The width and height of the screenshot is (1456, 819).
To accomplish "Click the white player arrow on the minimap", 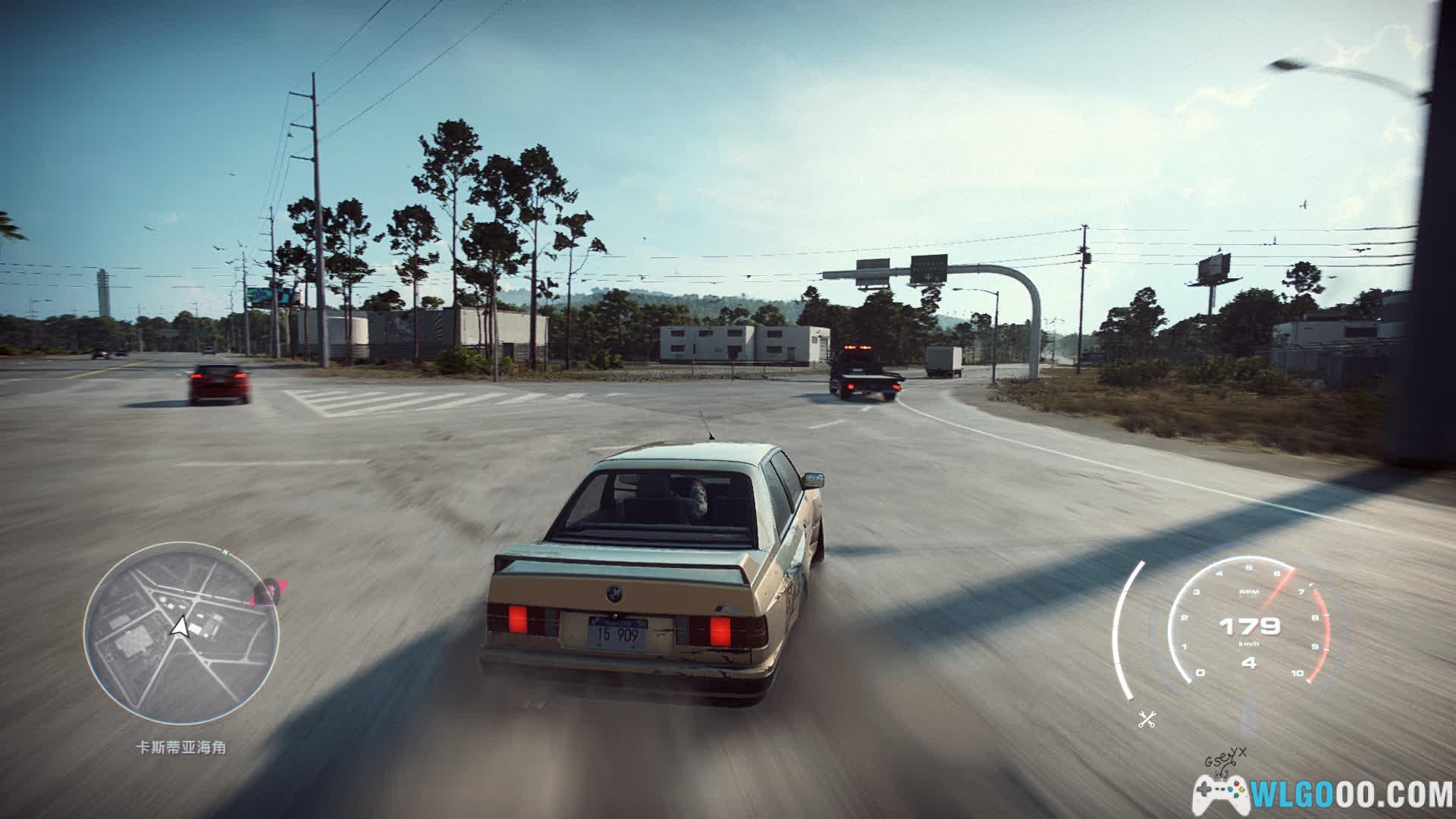I will click(180, 627).
